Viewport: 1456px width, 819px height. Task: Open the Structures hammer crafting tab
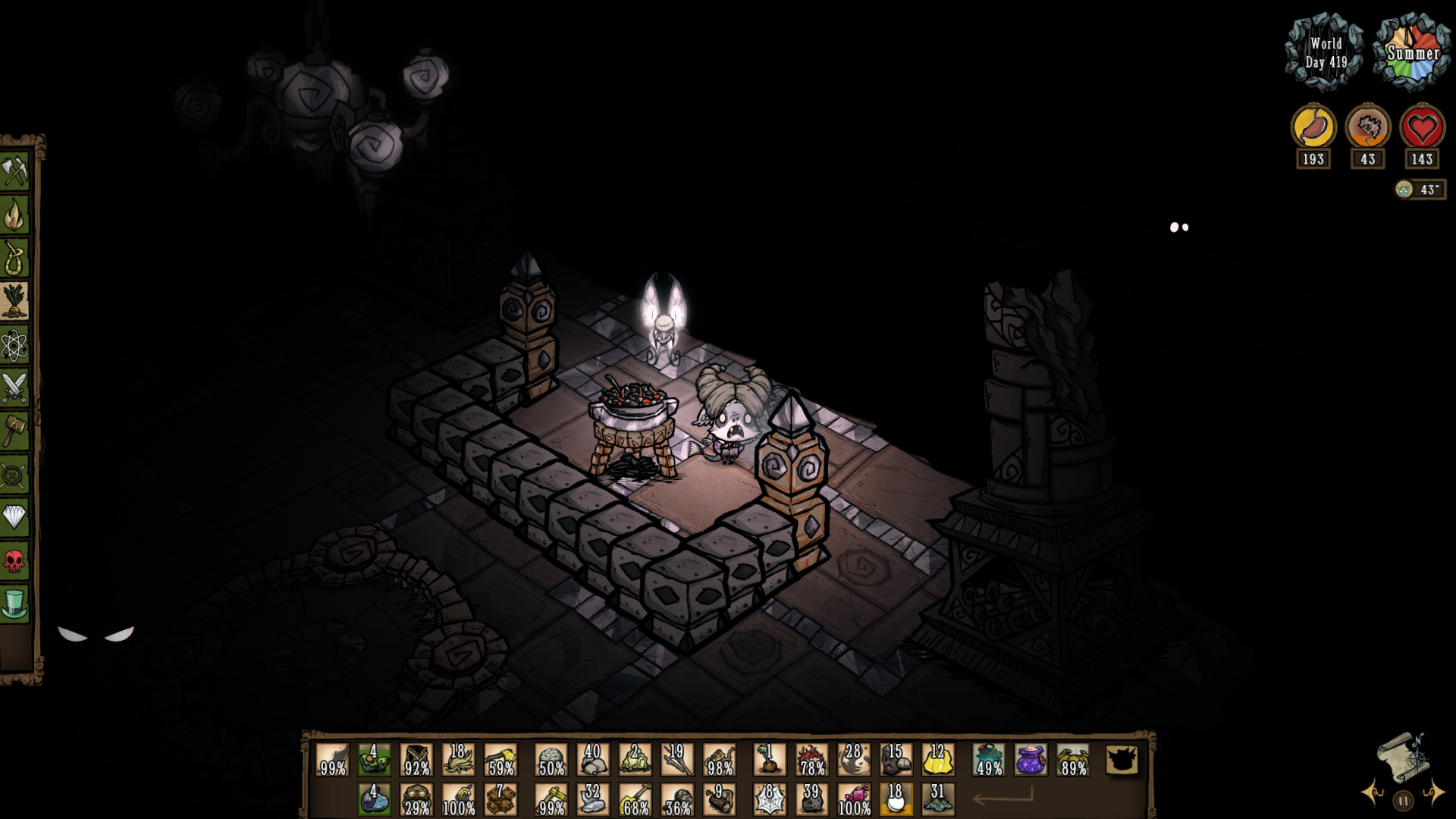[x=14, y=431]
